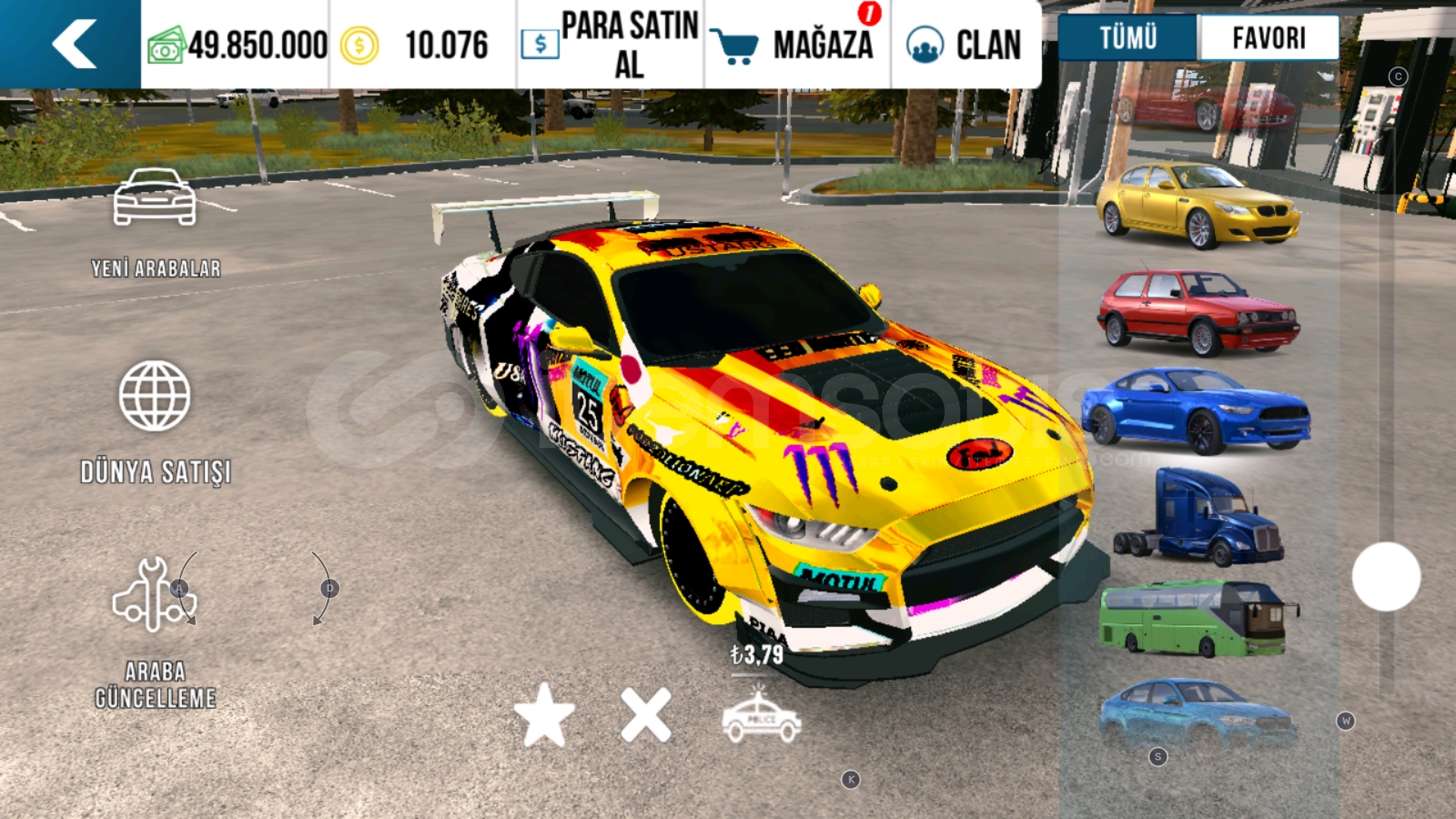Image resolution: width=1456 pixels, height=819 pixels.
Task: Open the Mağaza shop
Action: pos(796,45)
